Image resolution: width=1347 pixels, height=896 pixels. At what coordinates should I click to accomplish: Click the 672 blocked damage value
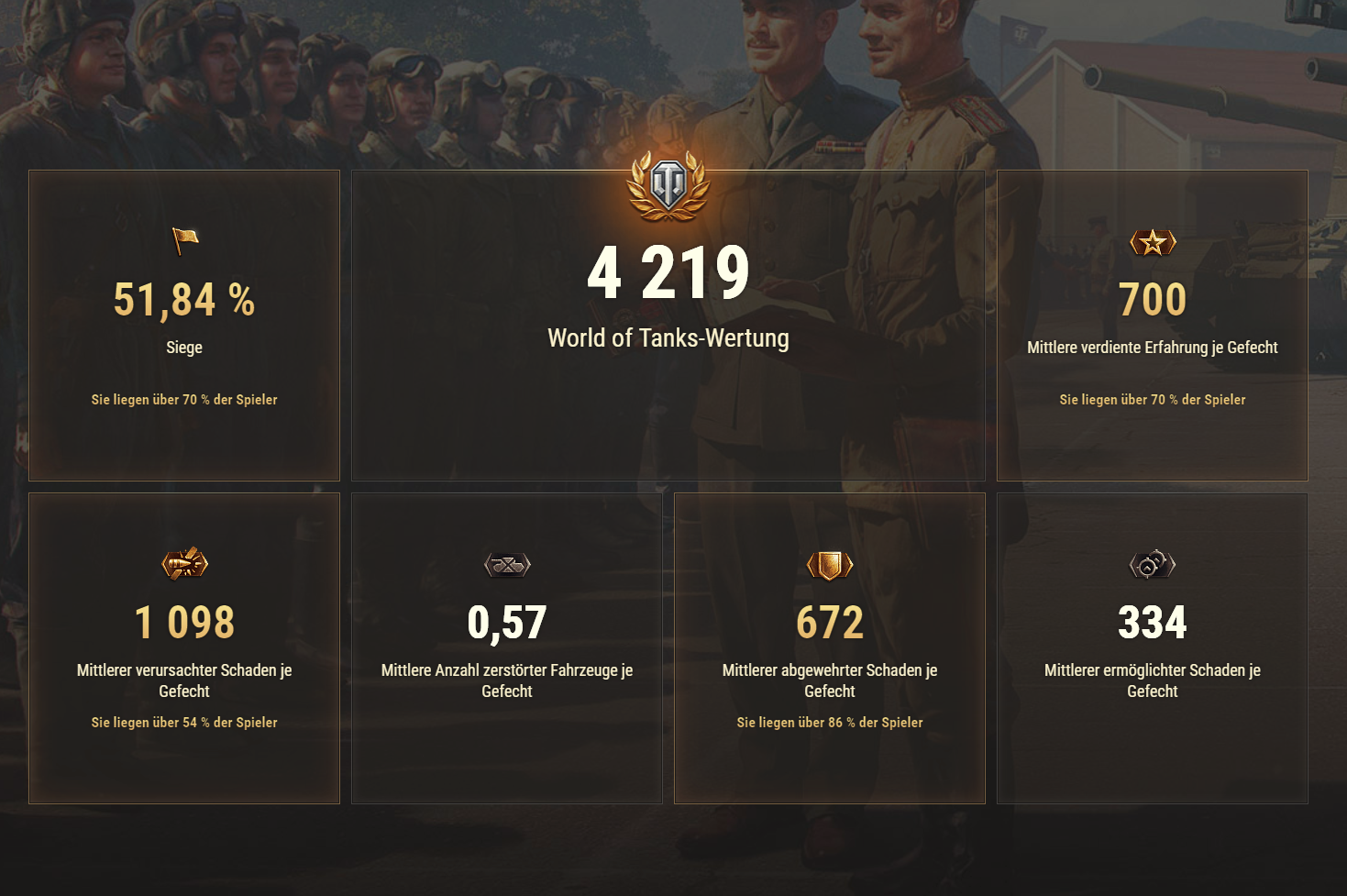[x=829, y=622]
